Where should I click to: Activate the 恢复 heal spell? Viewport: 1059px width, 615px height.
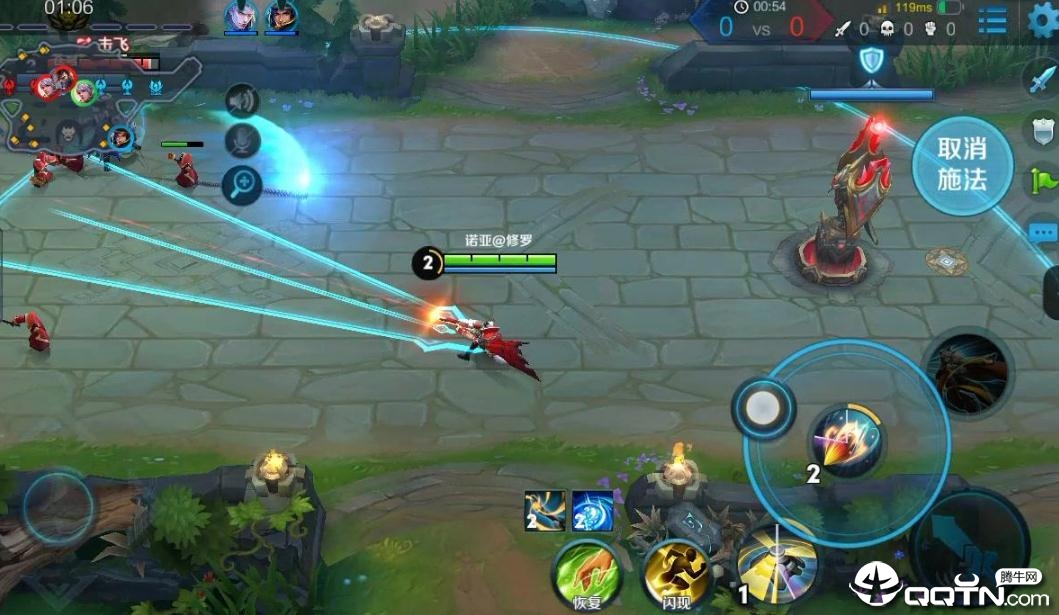tap(586, 573)
